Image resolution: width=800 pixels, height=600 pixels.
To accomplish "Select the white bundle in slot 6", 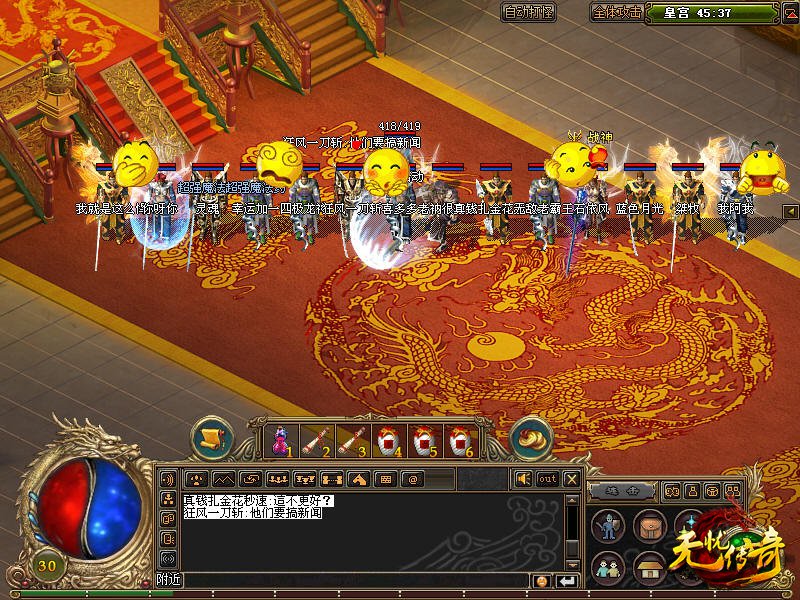I will pyautogui.click(x=458, y=438).
